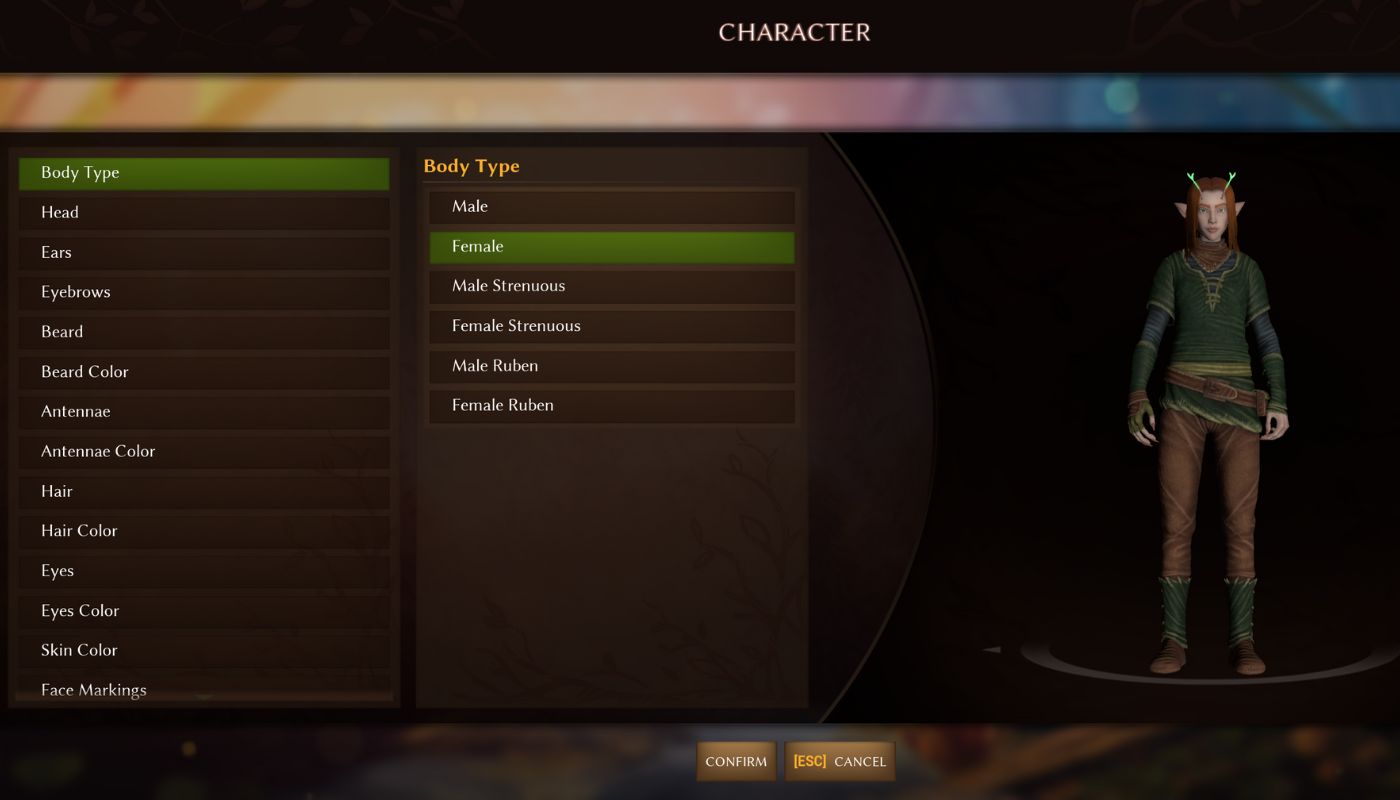Select the Antennae category

coord(204,412)
